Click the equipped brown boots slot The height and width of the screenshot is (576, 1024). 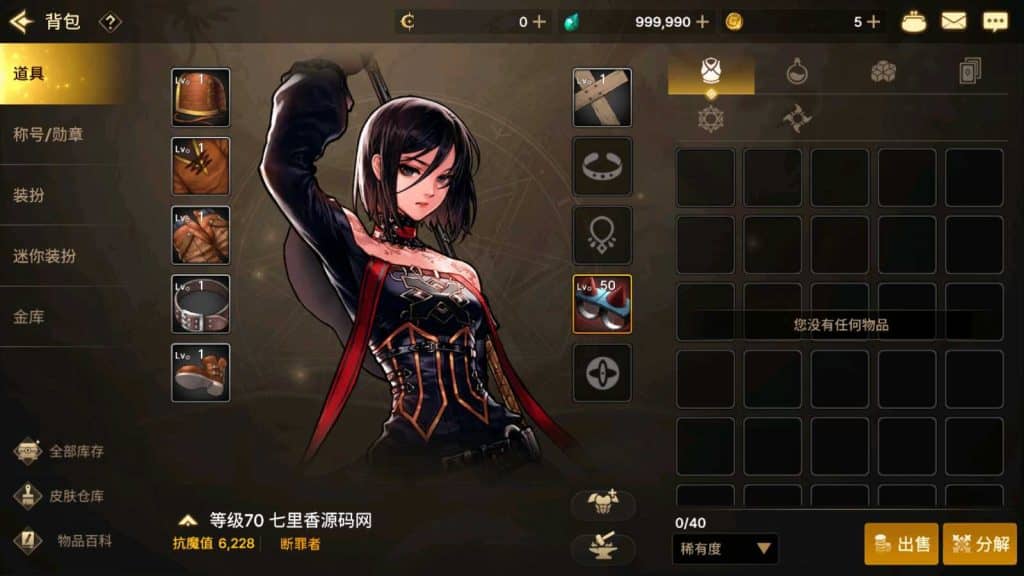(200, 373)
